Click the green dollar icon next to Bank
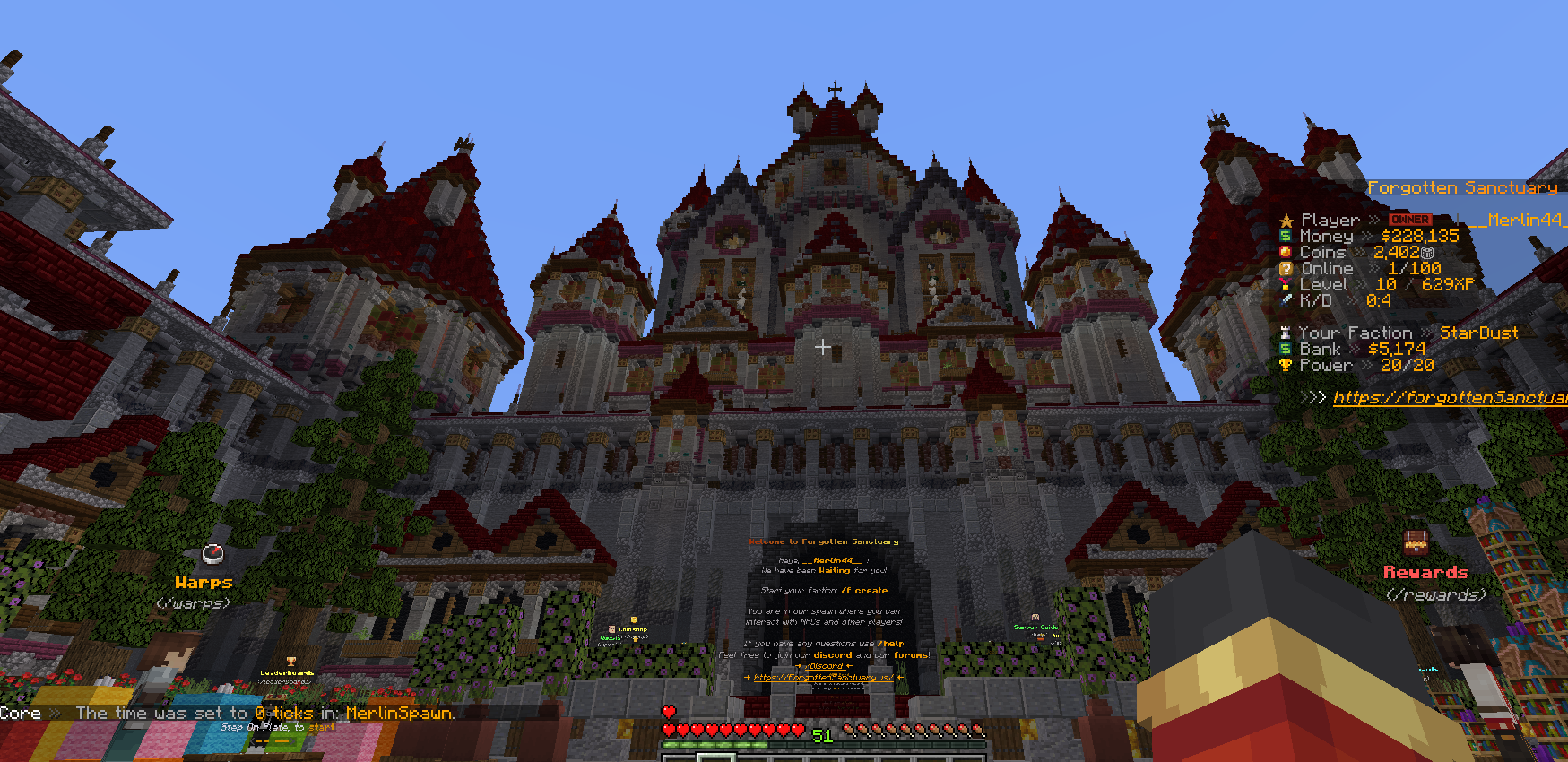The height and width of the screenshot is (762, 1568). (x=1287, y=349)
